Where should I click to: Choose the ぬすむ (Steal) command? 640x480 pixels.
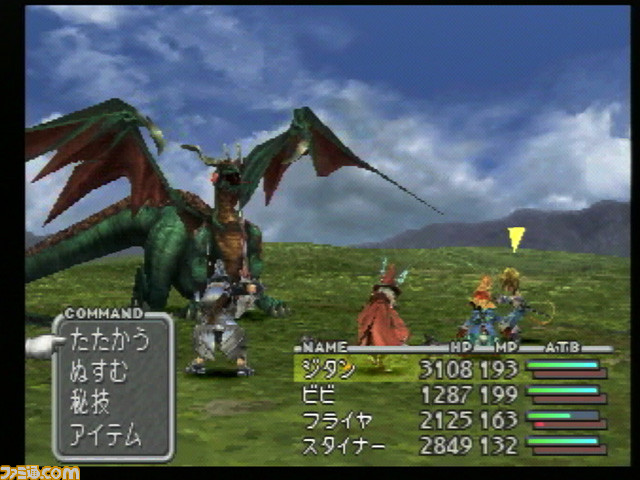99,372
